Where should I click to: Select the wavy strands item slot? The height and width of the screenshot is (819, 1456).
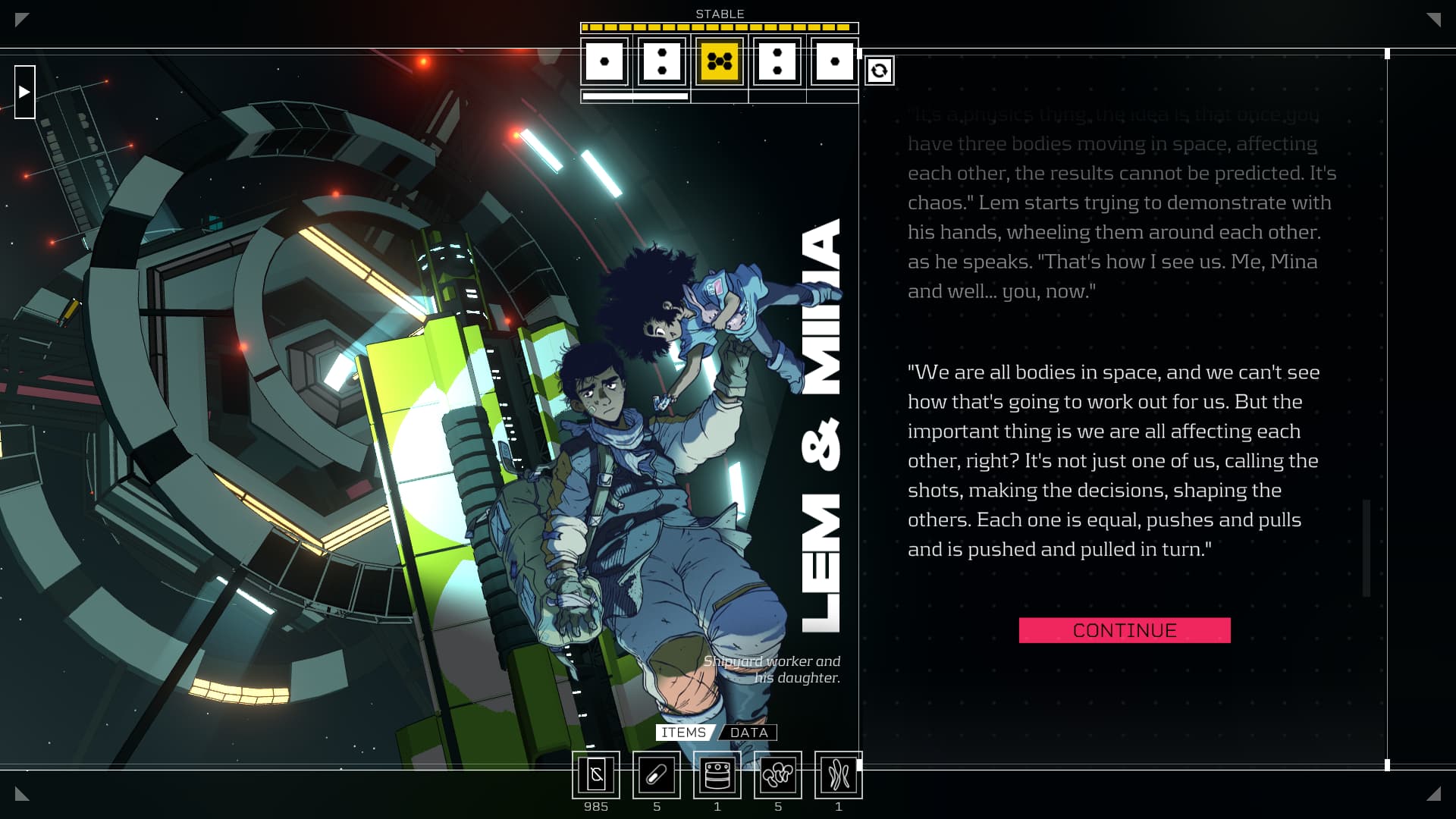(839, 775)
